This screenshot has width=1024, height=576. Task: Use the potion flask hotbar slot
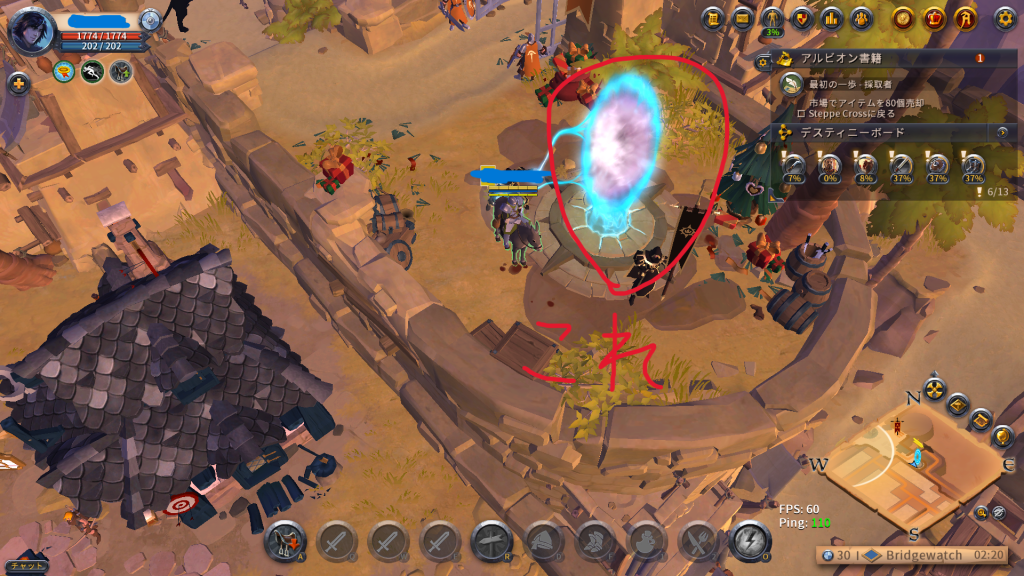tap(646, 541)
